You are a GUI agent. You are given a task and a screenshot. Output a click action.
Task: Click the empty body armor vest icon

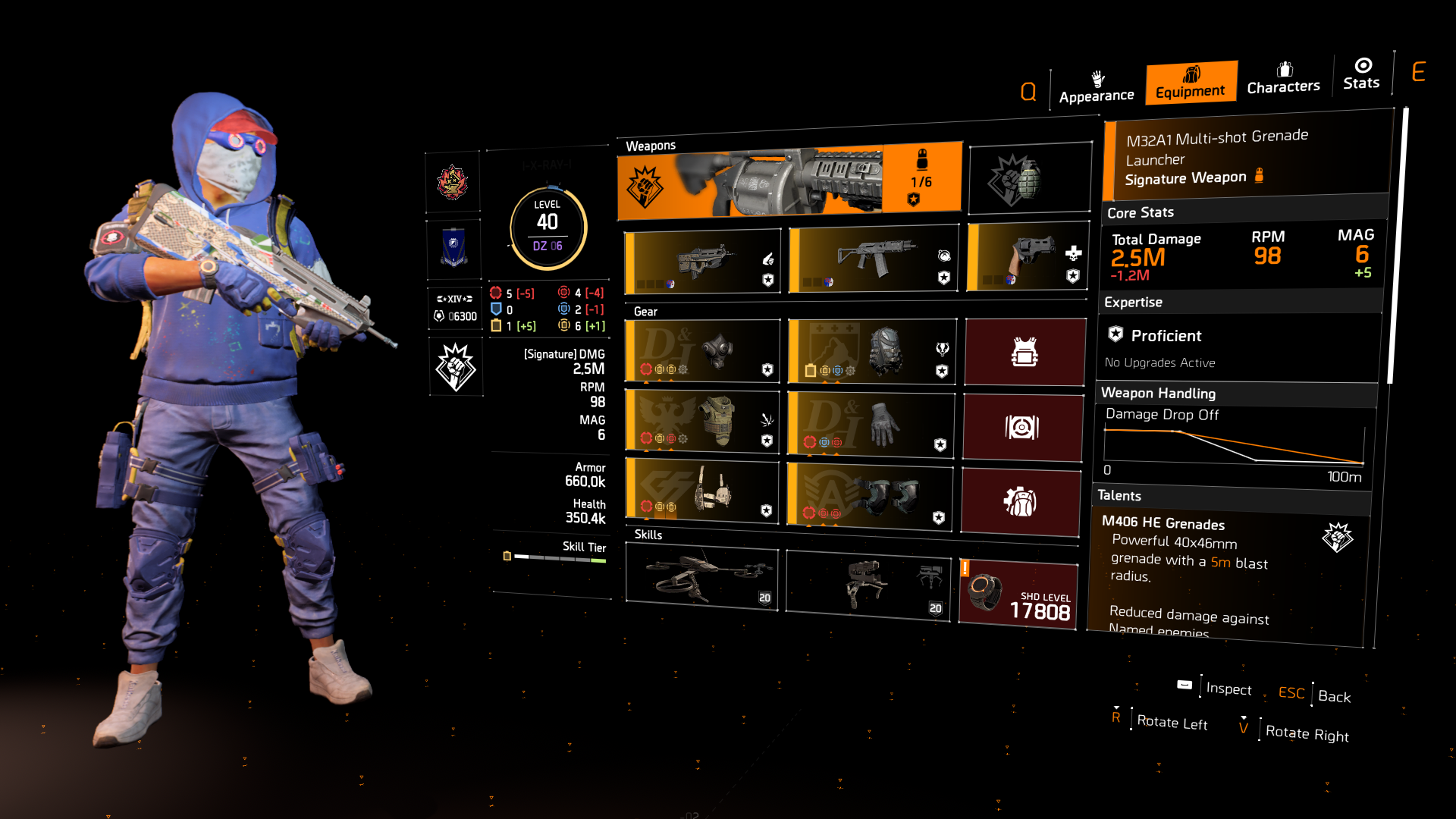click(x=1025, y=351)
